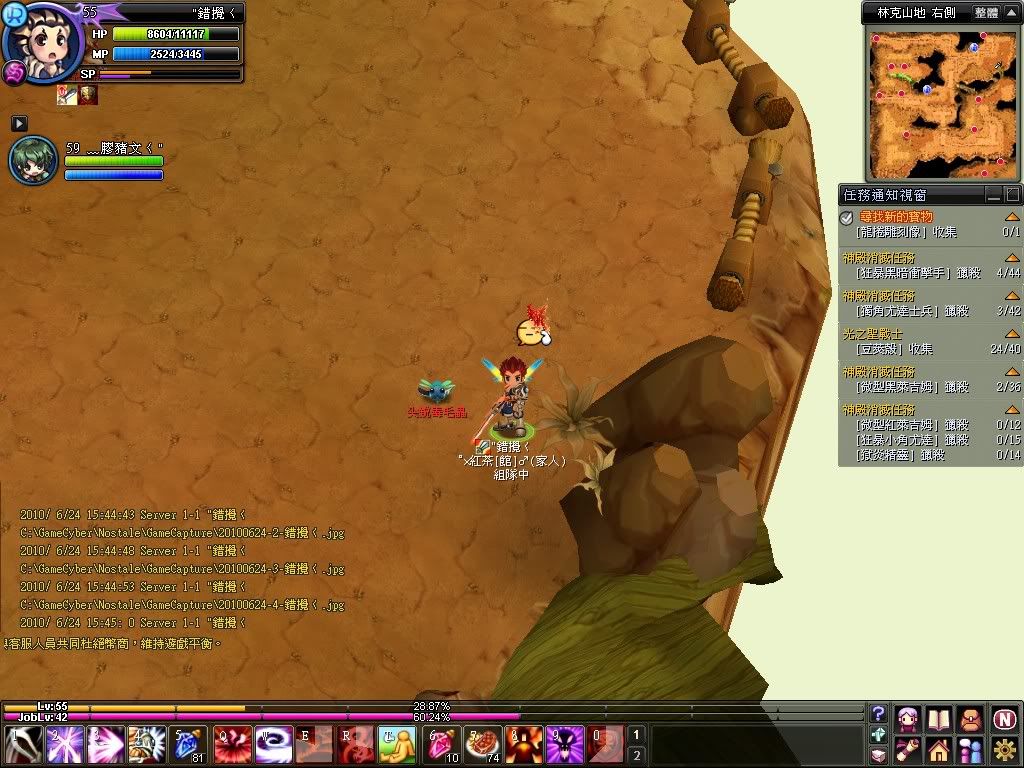
Task: Toggle the checkmark on 尋找新的寶物 quest
Action: click(846, 217)
